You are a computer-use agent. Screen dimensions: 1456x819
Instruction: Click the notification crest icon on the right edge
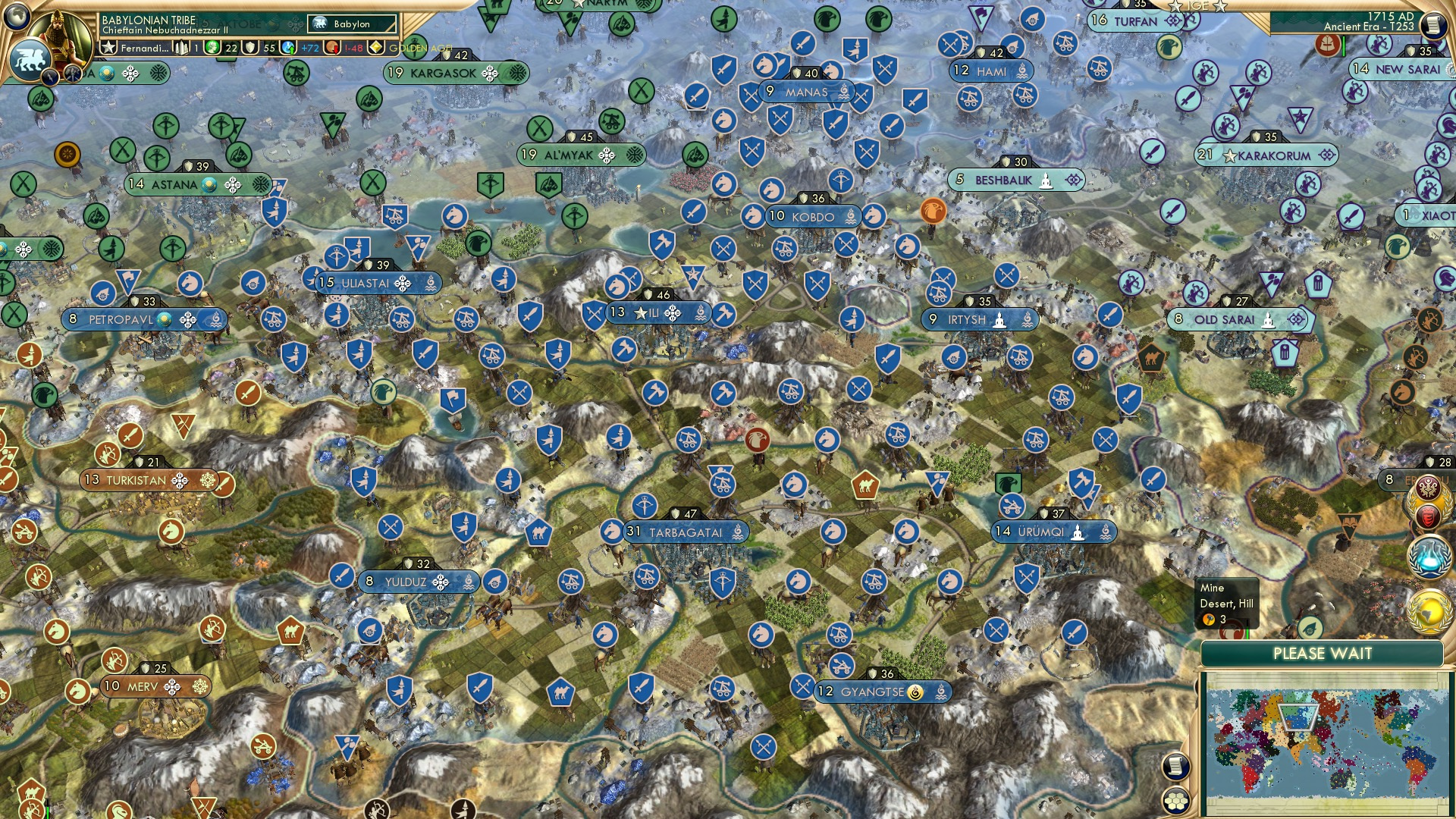1426,488
